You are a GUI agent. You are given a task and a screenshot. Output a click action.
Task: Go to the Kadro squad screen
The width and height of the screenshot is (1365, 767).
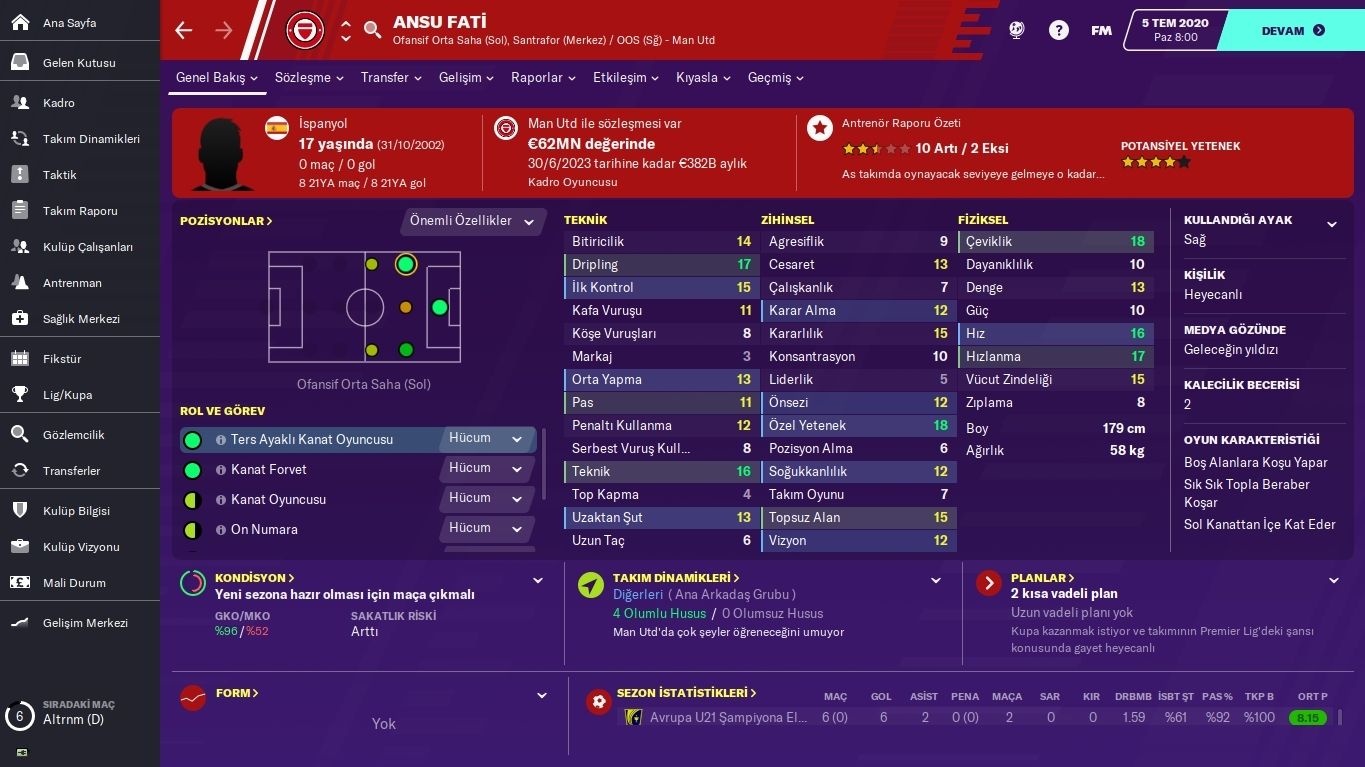coord(58,103)
